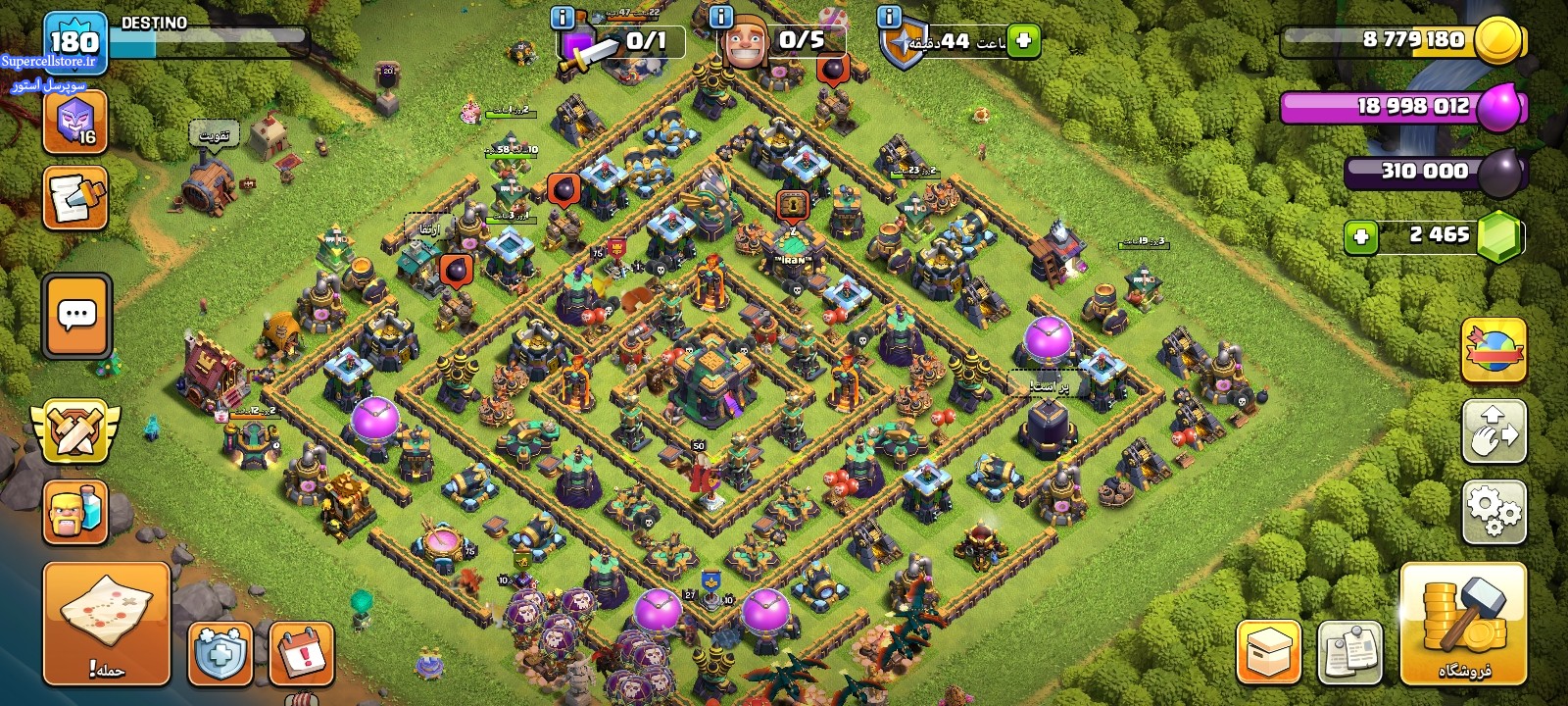Open the layout editor hand button
This screenshot has width=1568, height=706.
pyautogui.click(x=1494, y=430)
